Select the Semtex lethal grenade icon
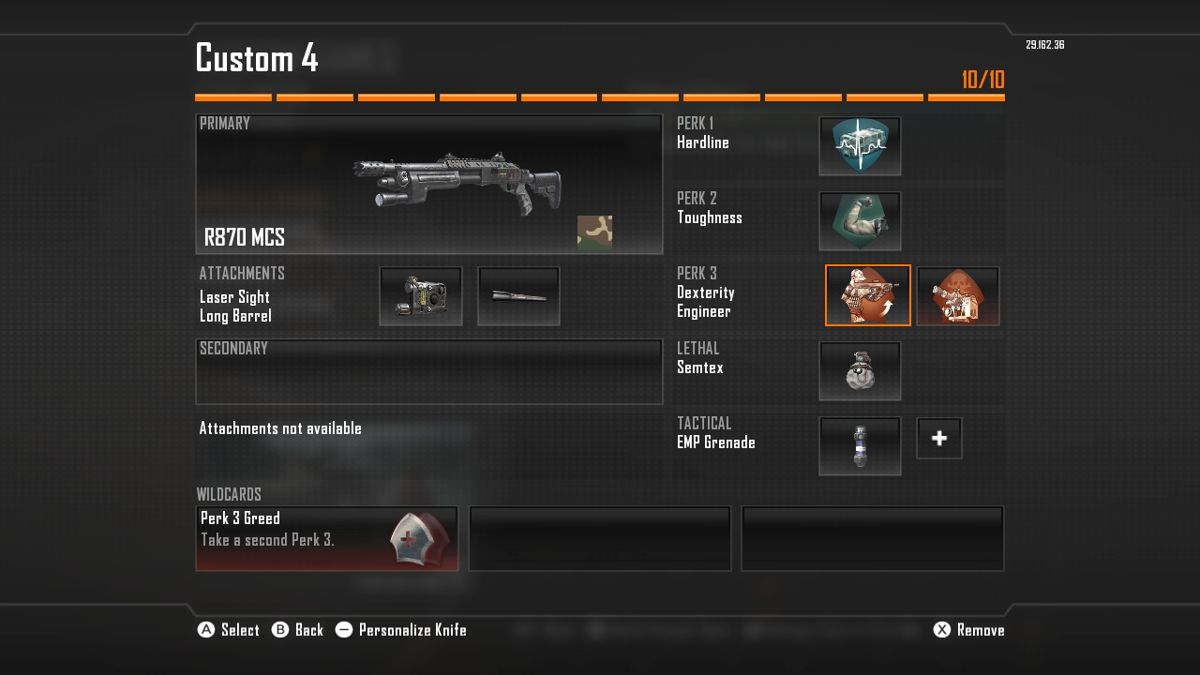 (860, 371)
